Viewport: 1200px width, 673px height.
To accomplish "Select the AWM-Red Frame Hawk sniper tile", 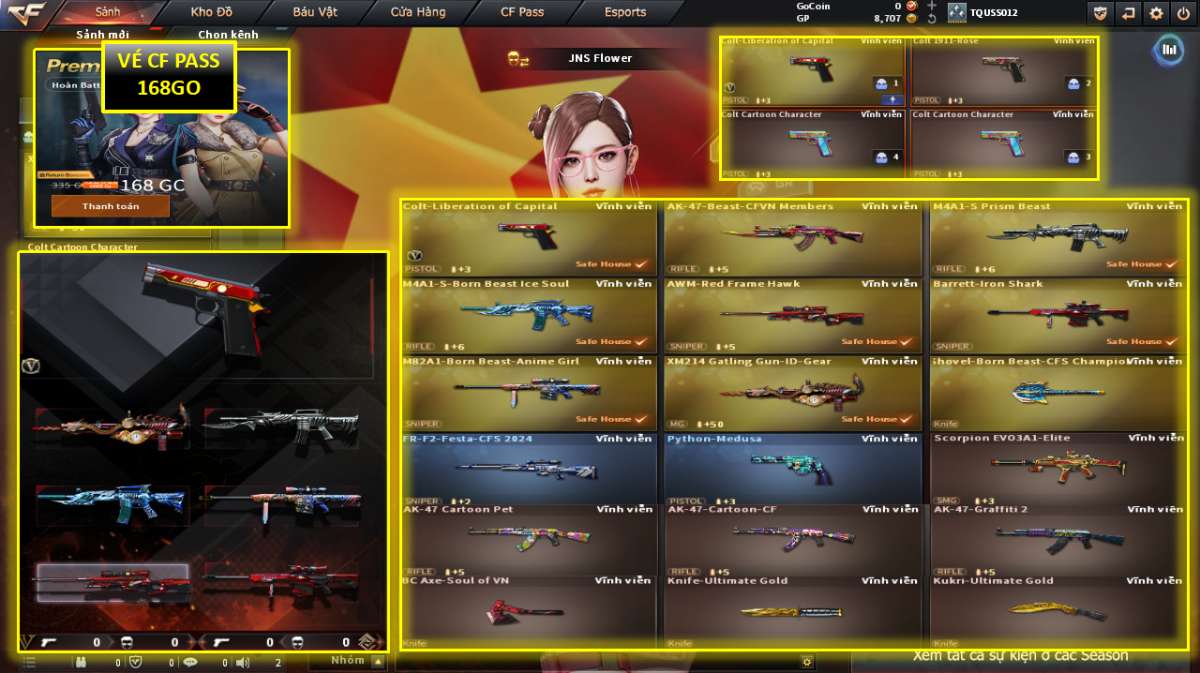I will point(792,315).
